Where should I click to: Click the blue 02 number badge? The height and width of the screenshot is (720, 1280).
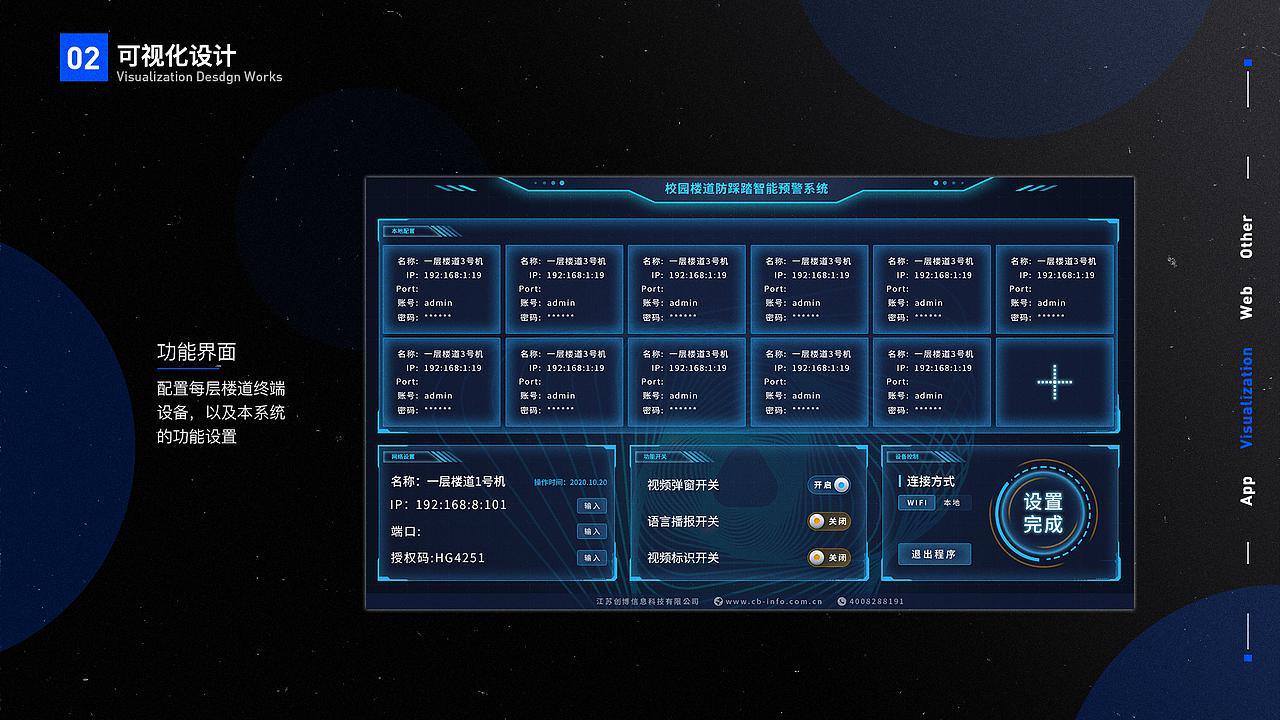click(84, 57)
